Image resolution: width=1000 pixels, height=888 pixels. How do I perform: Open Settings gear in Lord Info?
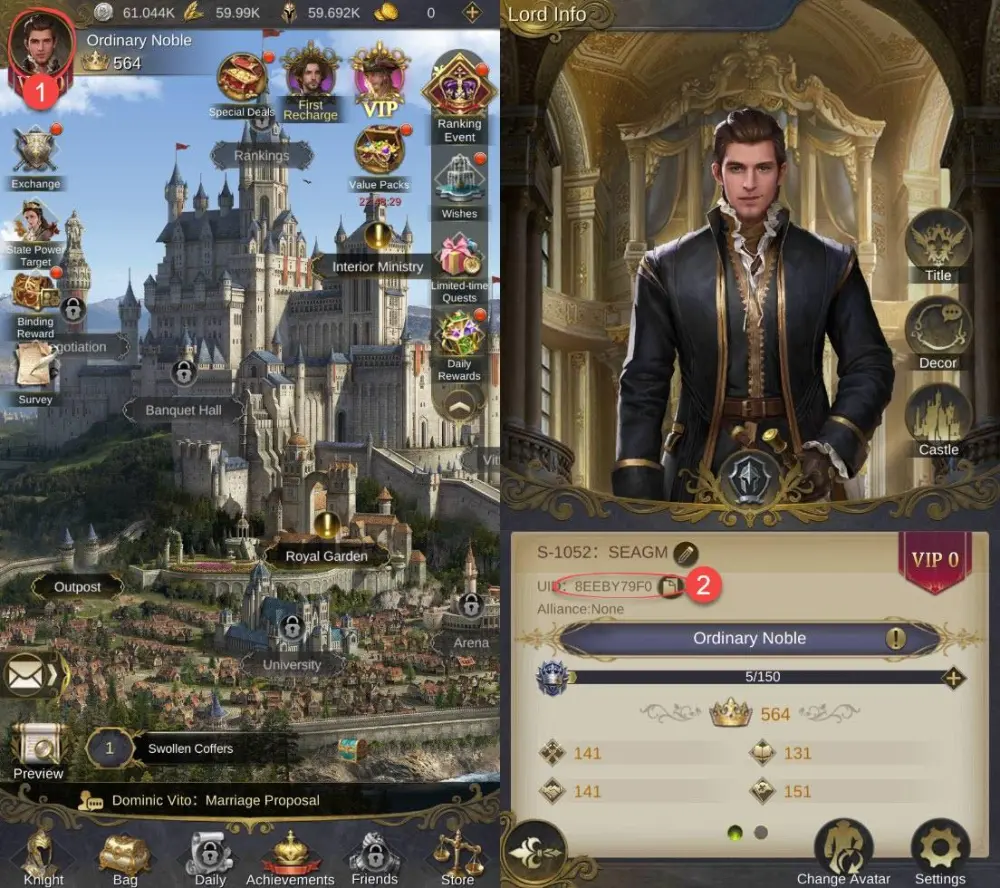tap(940, 847)
